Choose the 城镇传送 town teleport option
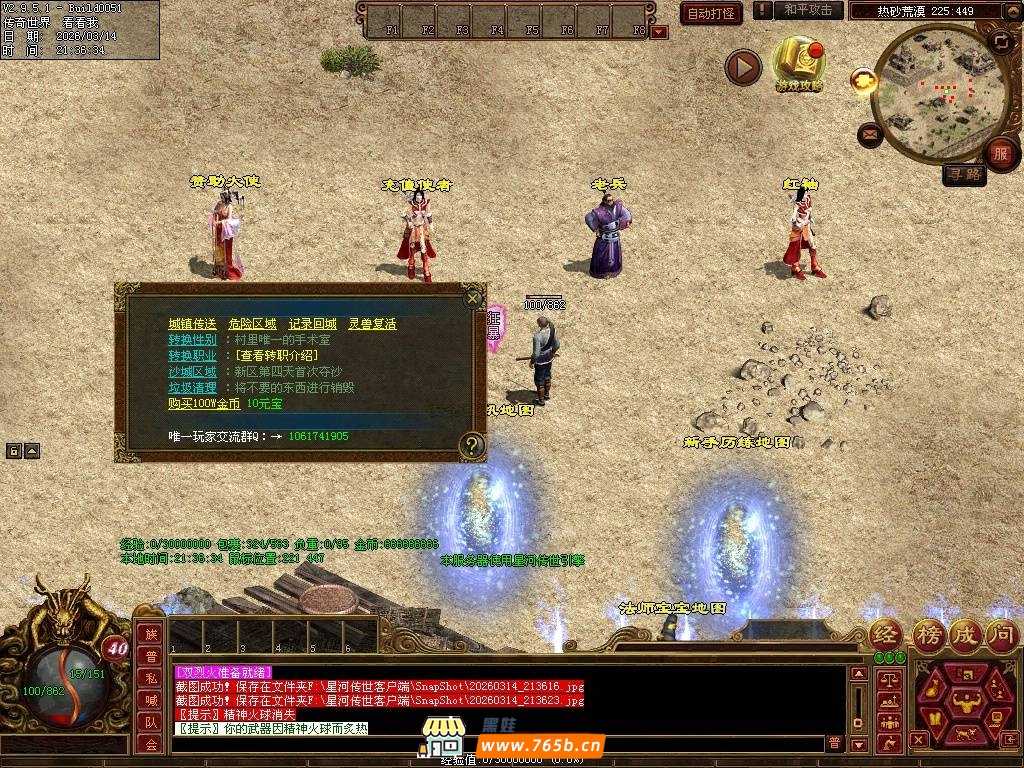Image resolution: width=1024 pixels, height=768 pixels. coord(192,324)
